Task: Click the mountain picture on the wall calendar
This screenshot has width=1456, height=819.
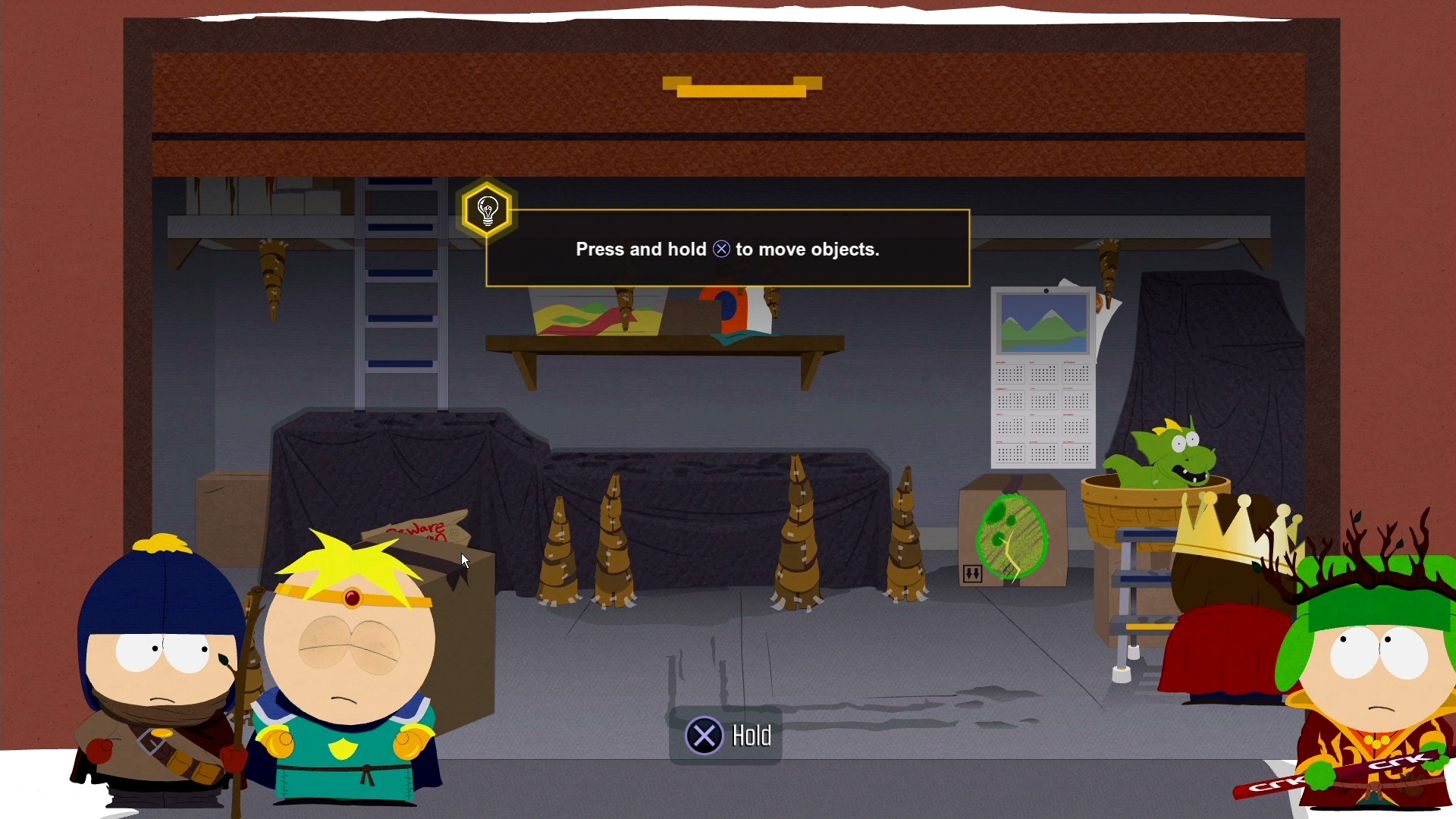Action: [1042, 322]
